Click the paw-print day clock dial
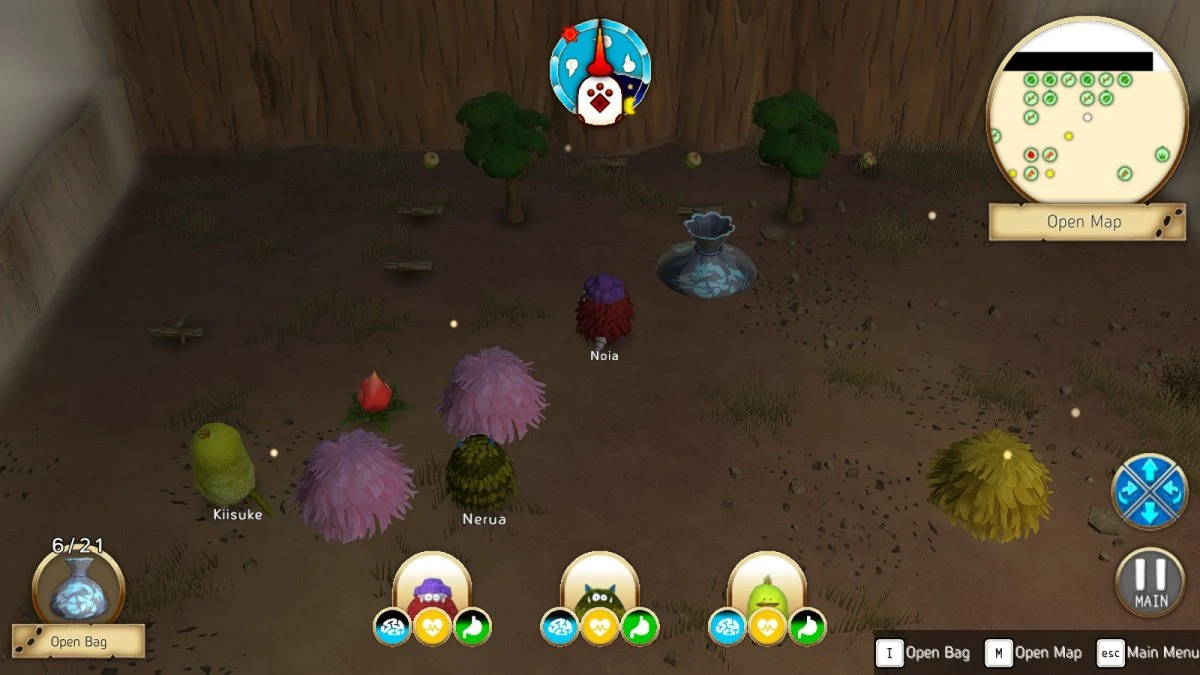The image size is (1200, 675). [x=600, y=70]
